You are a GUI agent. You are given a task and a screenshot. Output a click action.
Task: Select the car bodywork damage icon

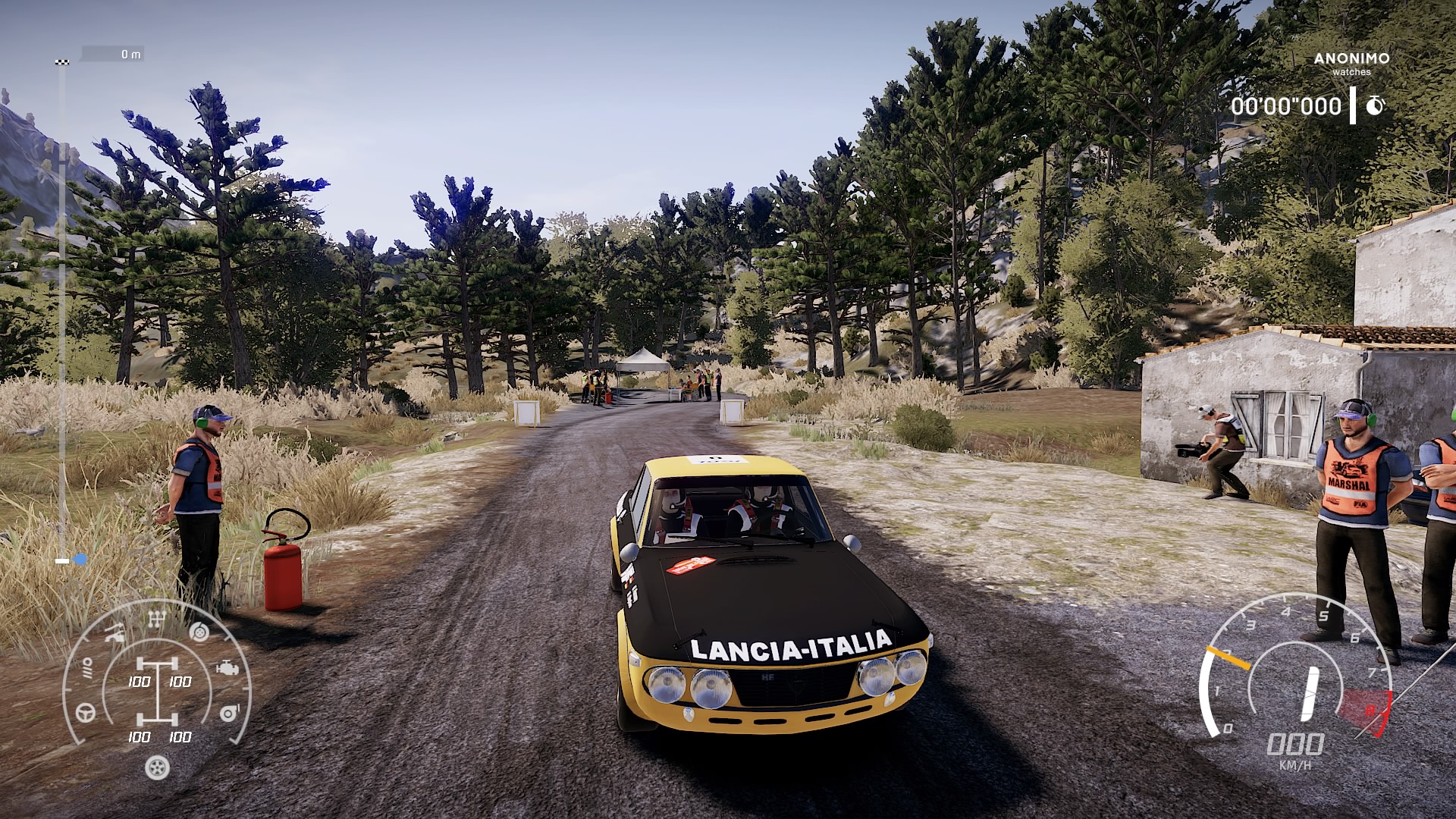pos(115,632)
